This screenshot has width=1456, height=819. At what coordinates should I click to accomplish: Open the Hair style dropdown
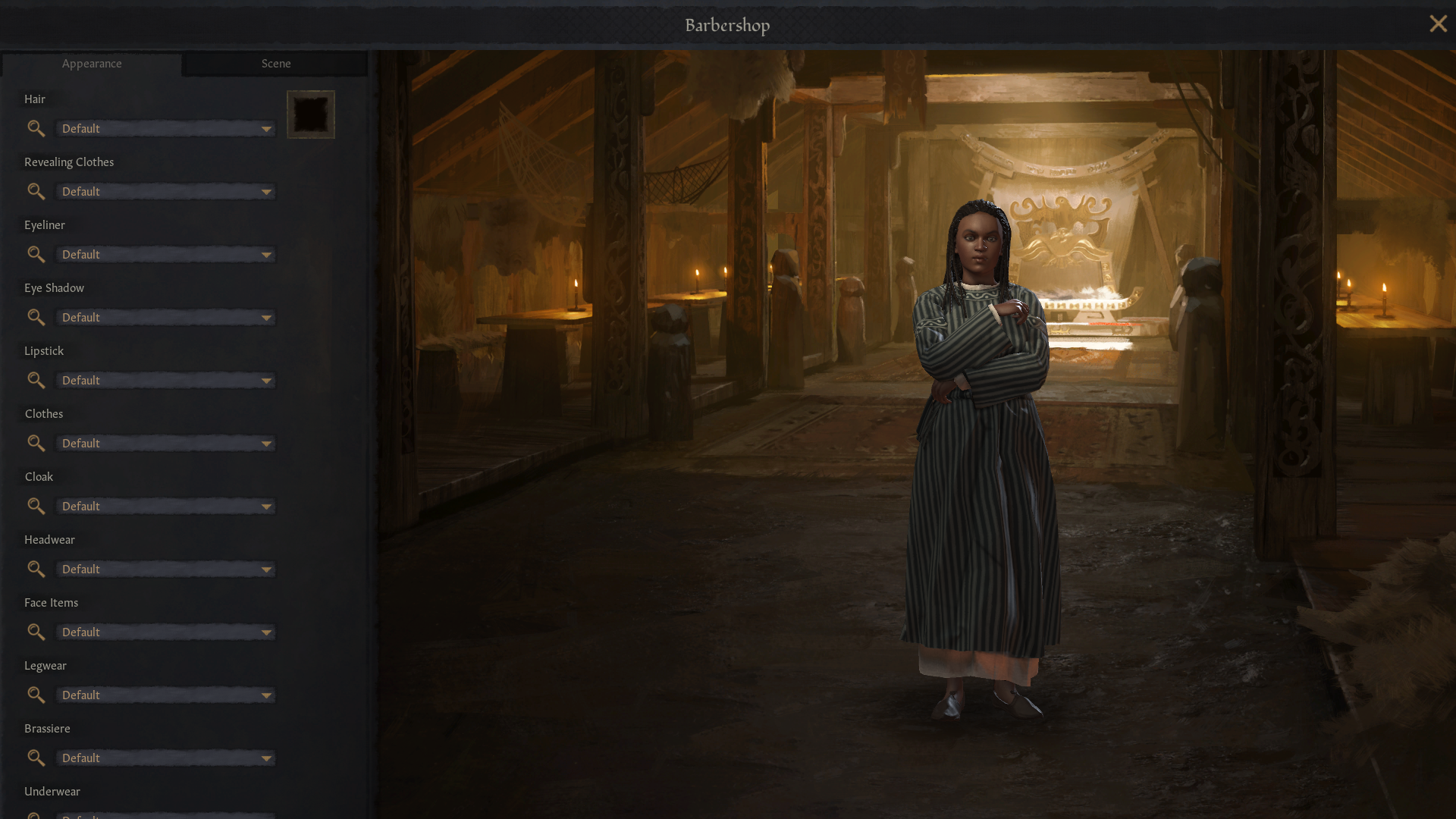click(165, 128)
